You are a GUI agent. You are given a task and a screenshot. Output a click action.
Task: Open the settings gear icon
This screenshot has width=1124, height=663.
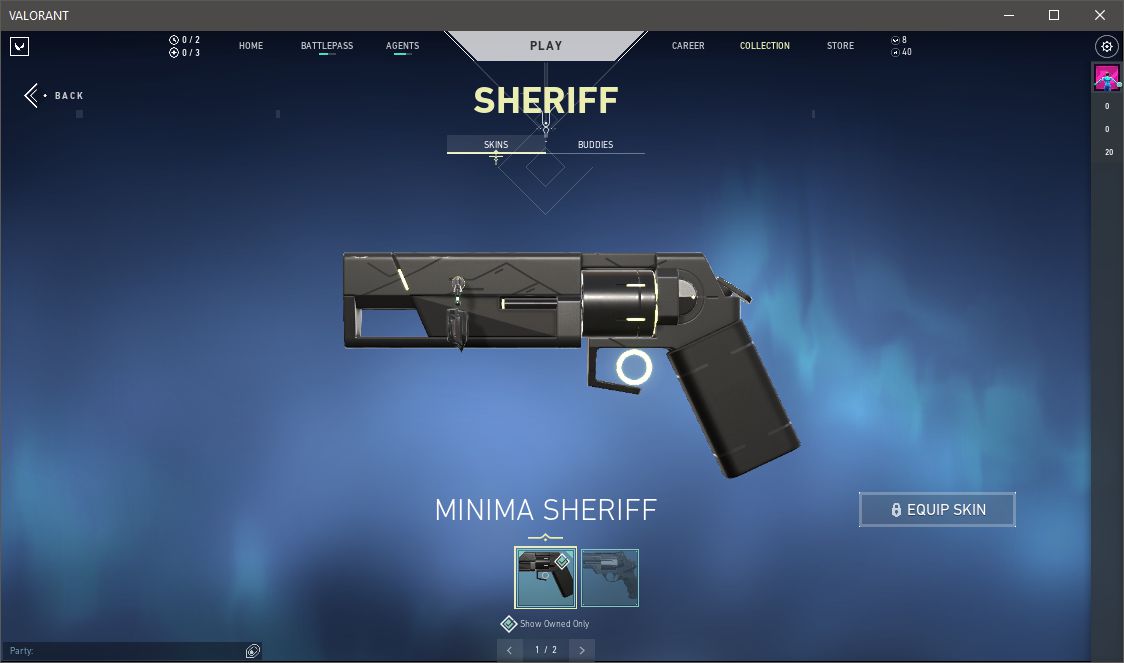coord(1106,46)
